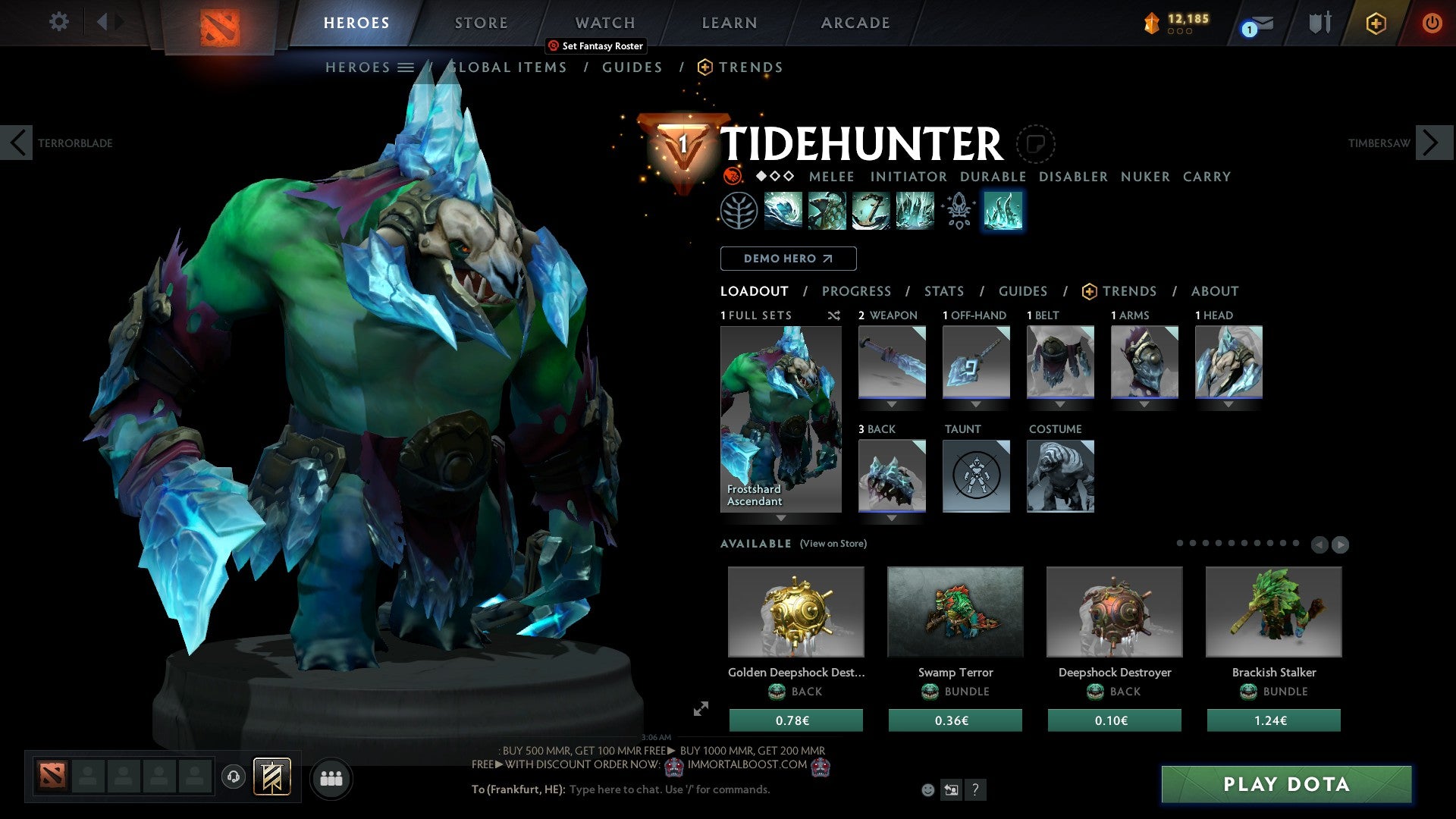Open the random loadout shuffle icon
1456x819 pixels.
point(834,316)
